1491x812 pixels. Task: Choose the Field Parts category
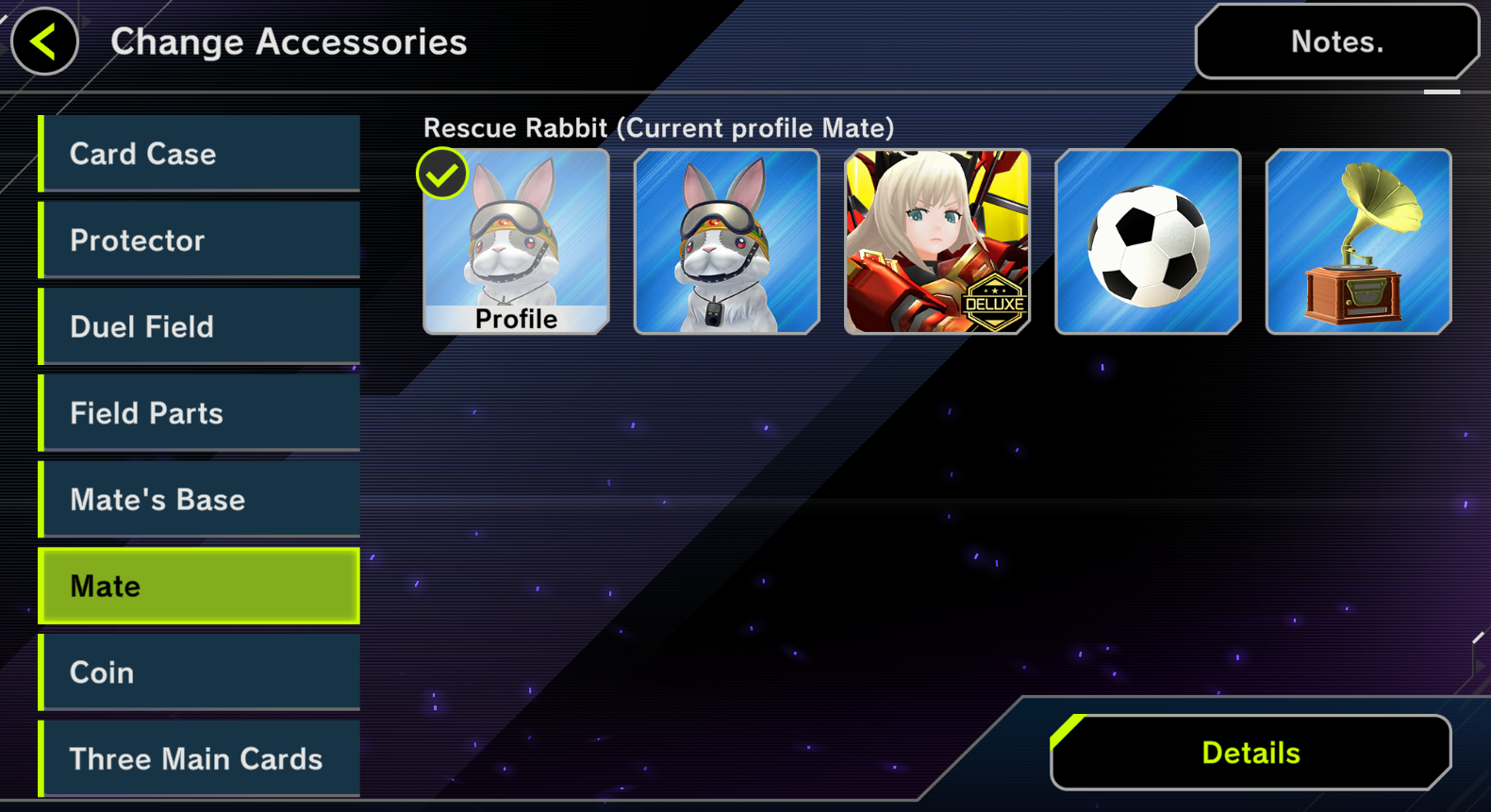[200, 413]
